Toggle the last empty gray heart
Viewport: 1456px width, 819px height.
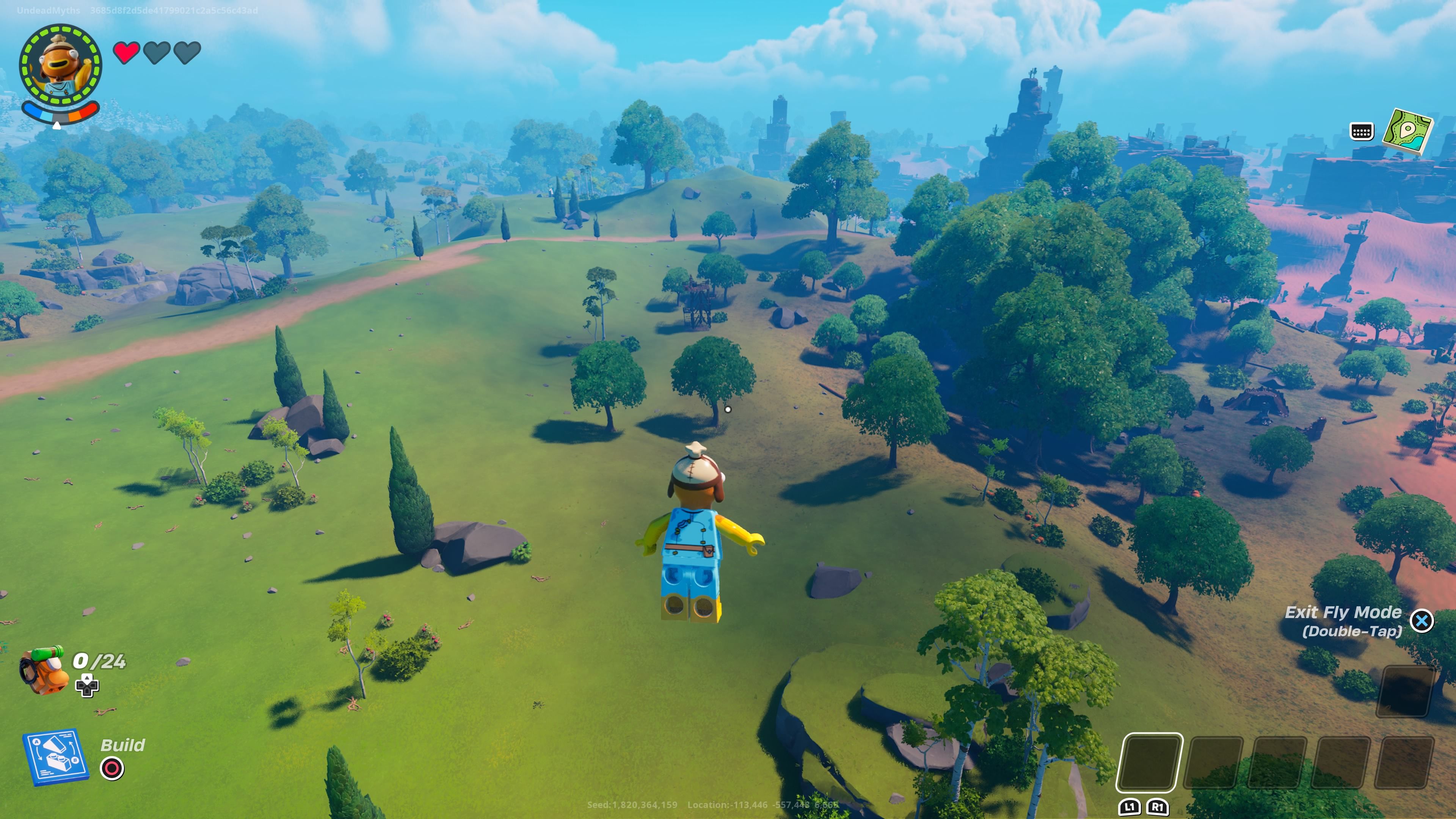tap(187, 51)
